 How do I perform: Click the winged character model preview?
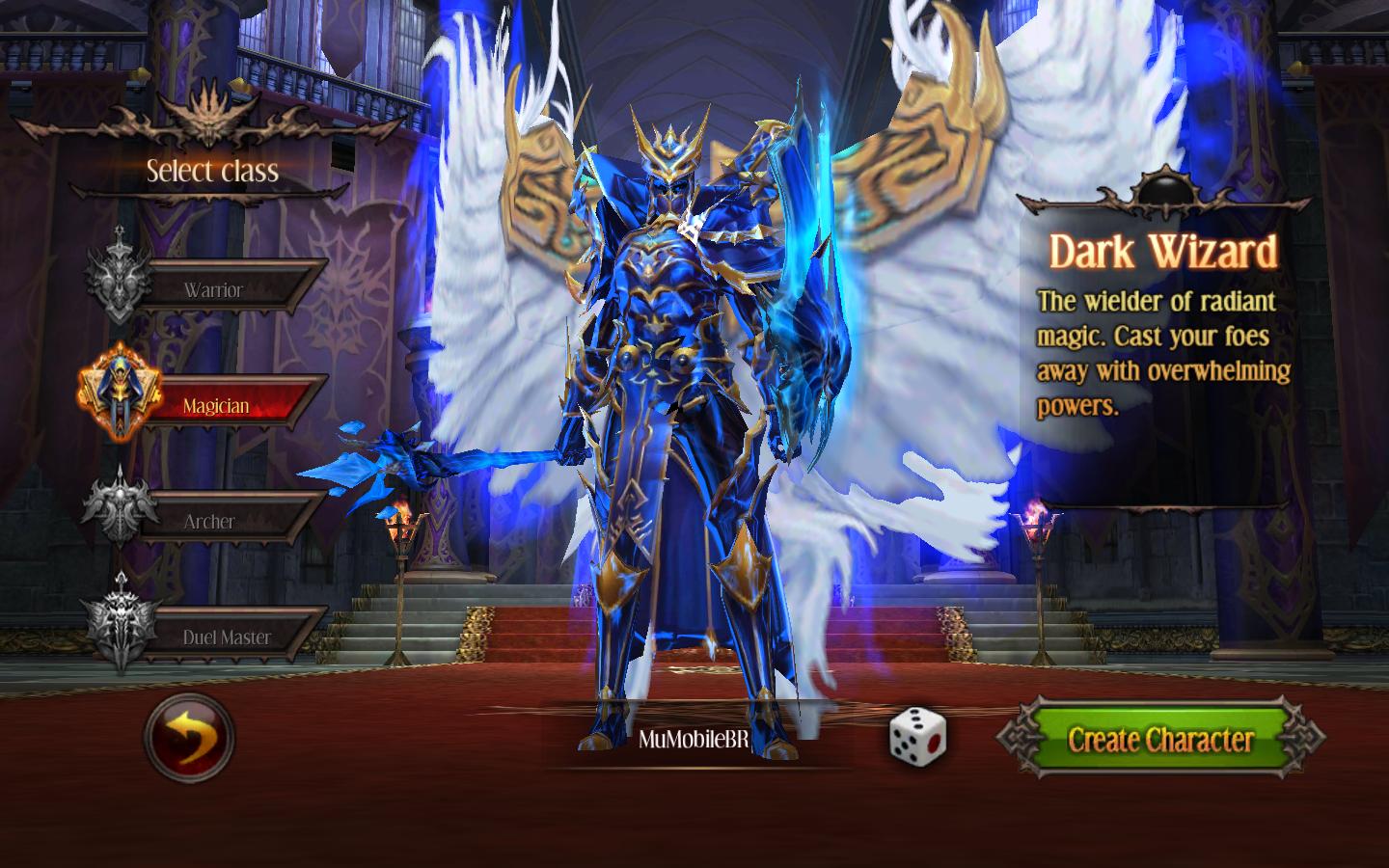(675, 386)
